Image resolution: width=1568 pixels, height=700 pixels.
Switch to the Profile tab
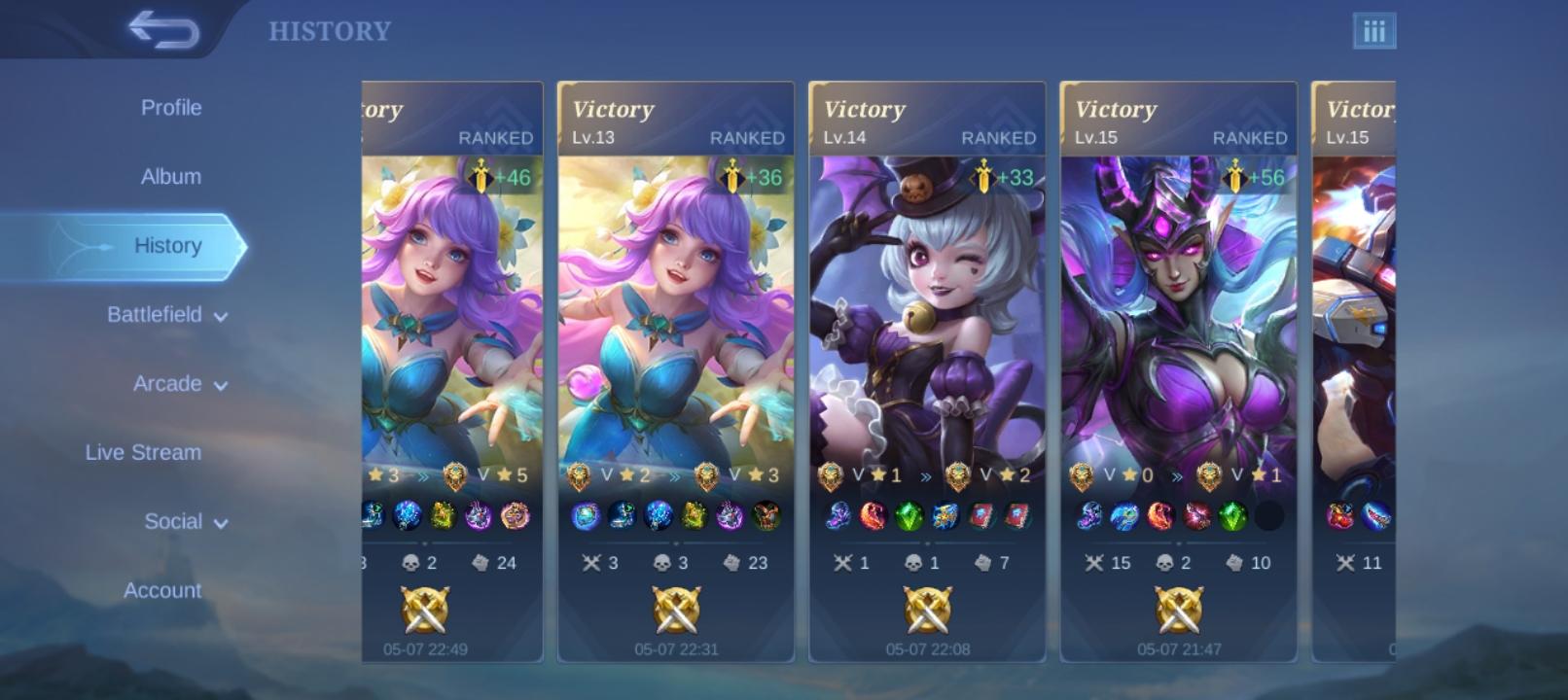tap(171, 107)
